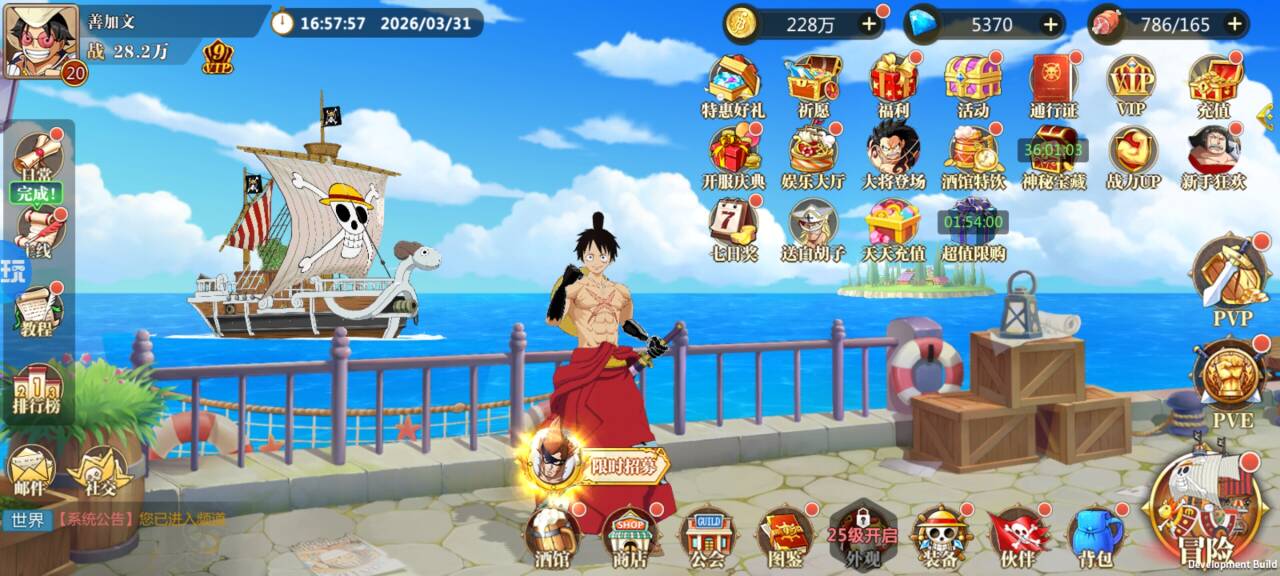Open the 商店 shop
This screenshot has width=1280, height=576.
click(x=630, y=535)
